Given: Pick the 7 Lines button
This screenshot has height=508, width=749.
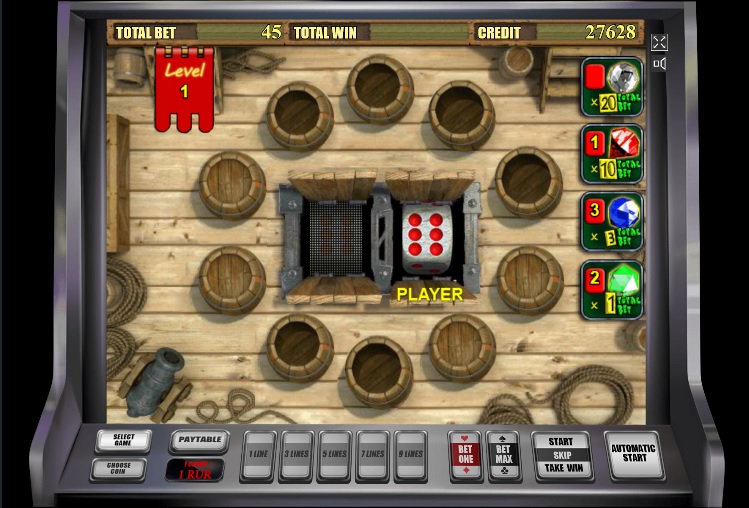Looking at the screenshot, I should [x=373, y=455].
